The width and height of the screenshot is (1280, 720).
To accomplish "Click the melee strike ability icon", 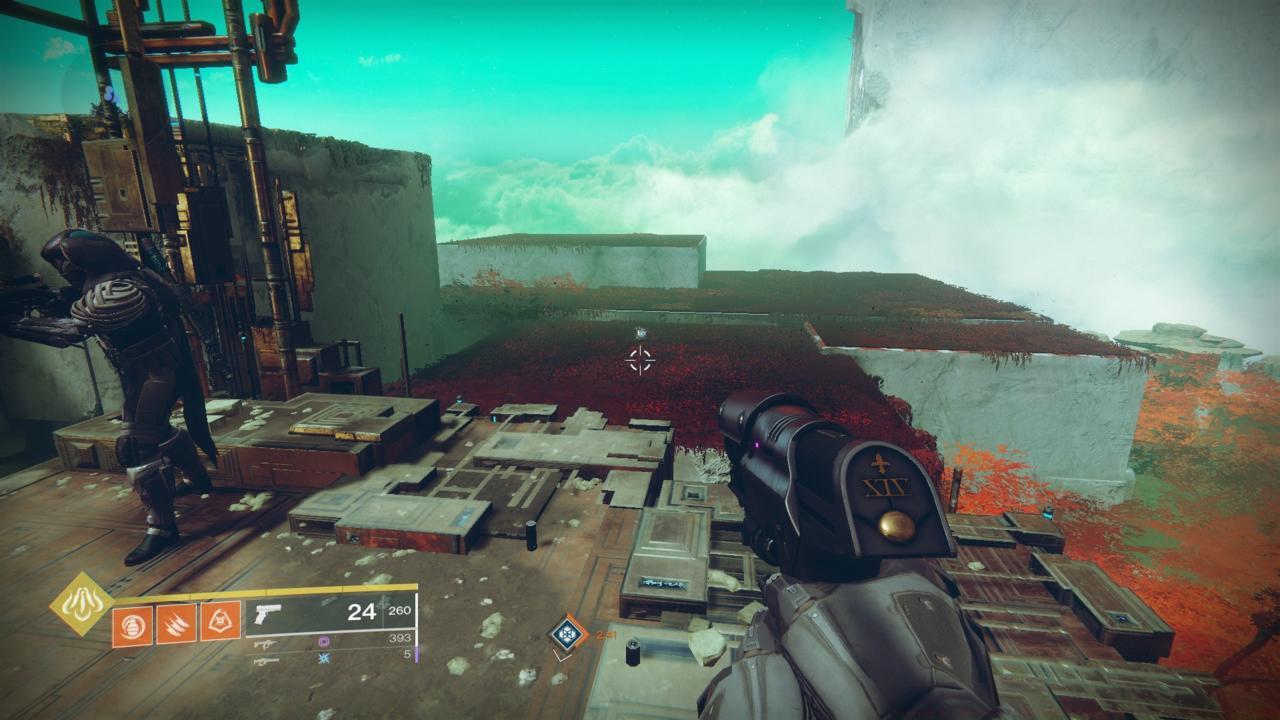I will pyautogui.click(x=176, y=621).
